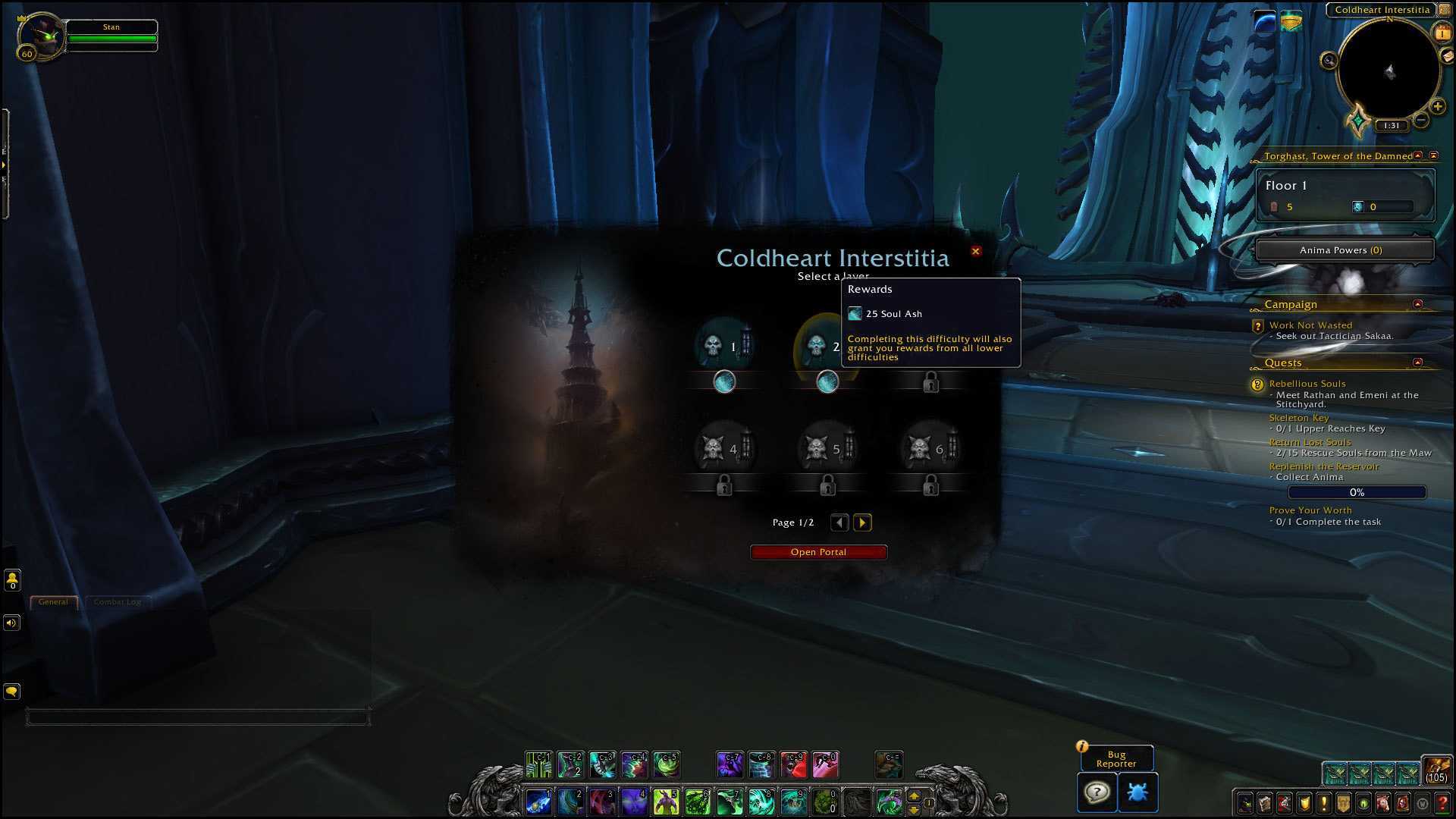
Task: Click Stan's player portrait
Action: 40,36
